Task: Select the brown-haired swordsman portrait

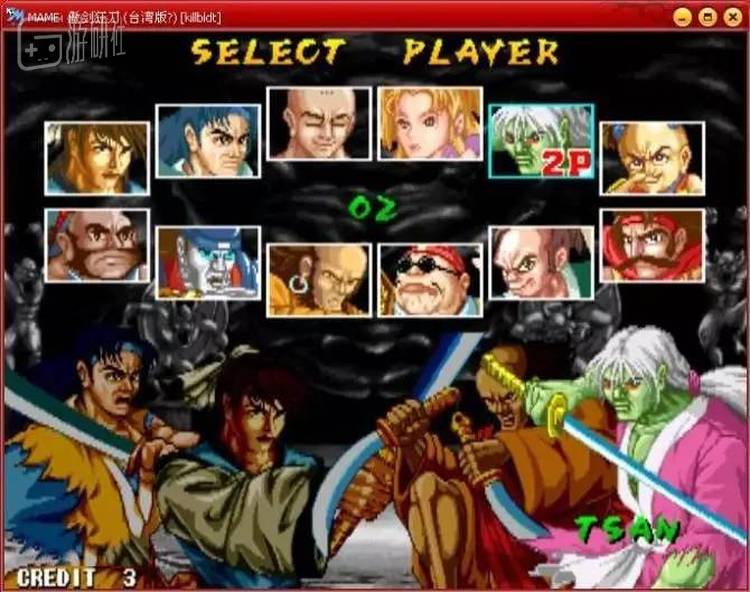Action: click(x=97, y=158)
